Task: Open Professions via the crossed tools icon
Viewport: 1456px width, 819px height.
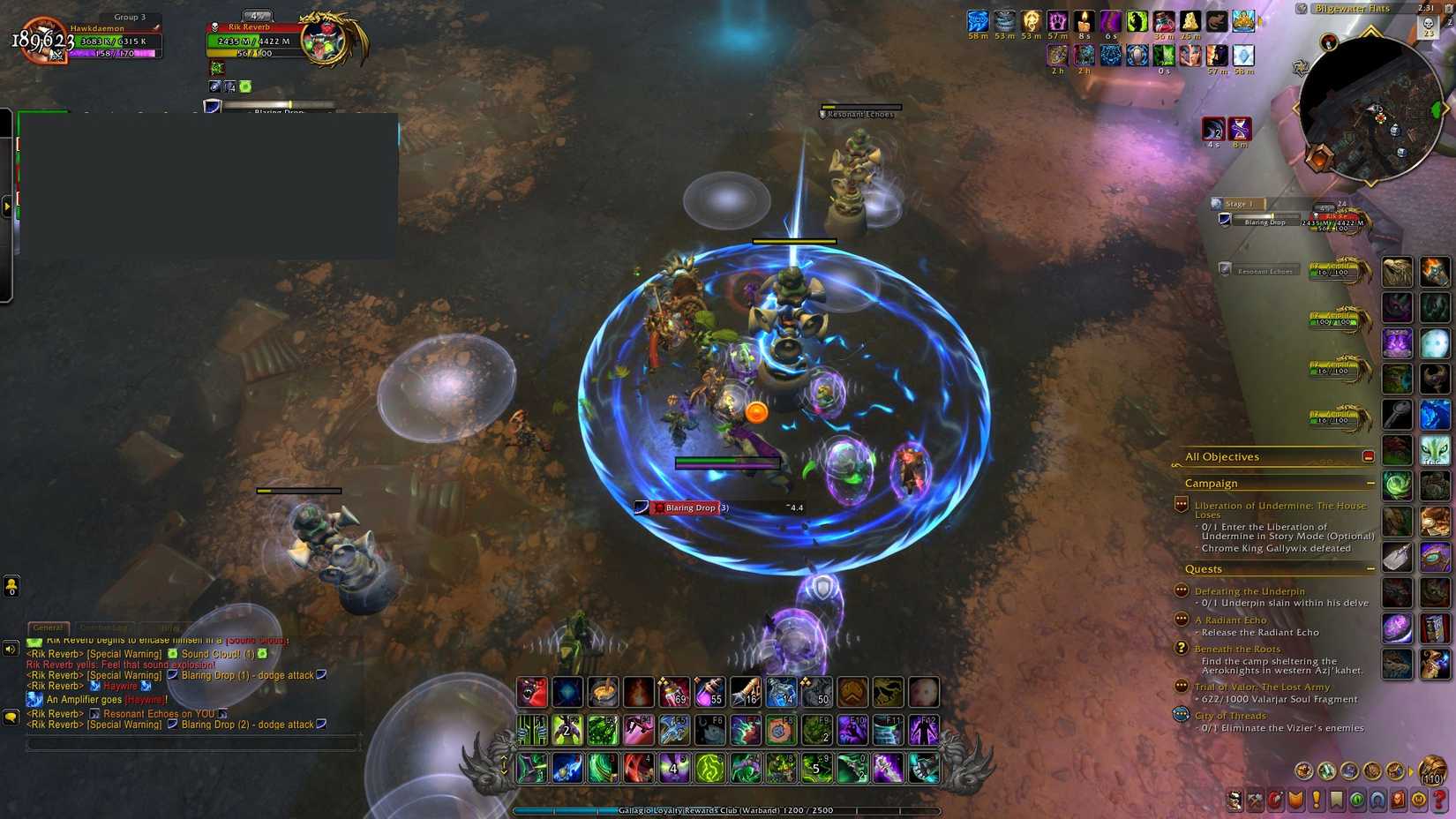Action: click(x=1254, y=800)
